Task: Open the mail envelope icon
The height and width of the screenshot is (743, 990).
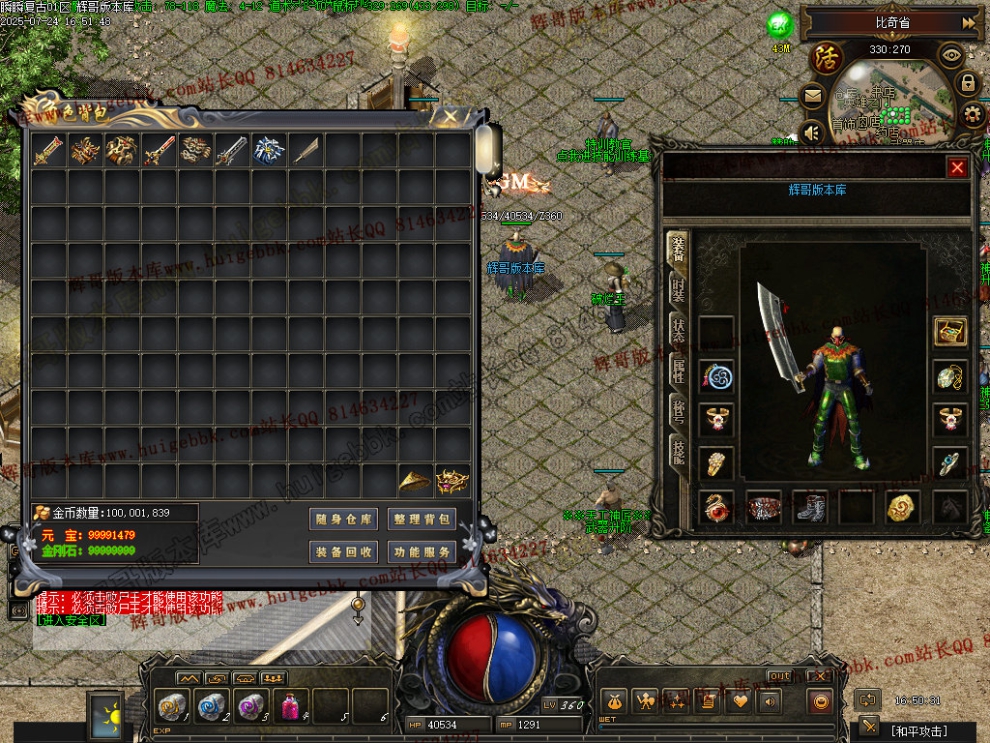Action: coord(812,97)
